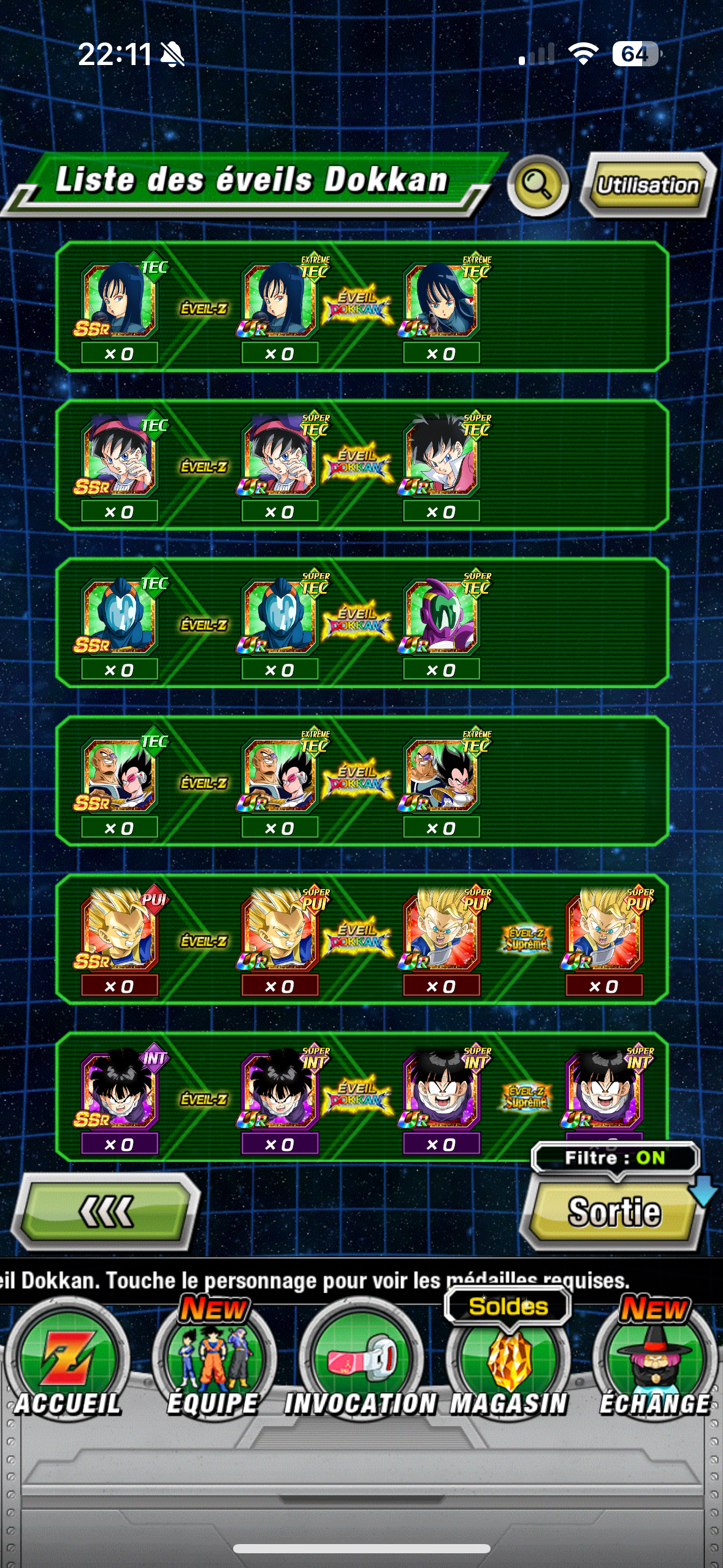This screenshot has height=1568, width=723.
Task: Go to the Accueil home menu
Action: [x=67, y=1368]
